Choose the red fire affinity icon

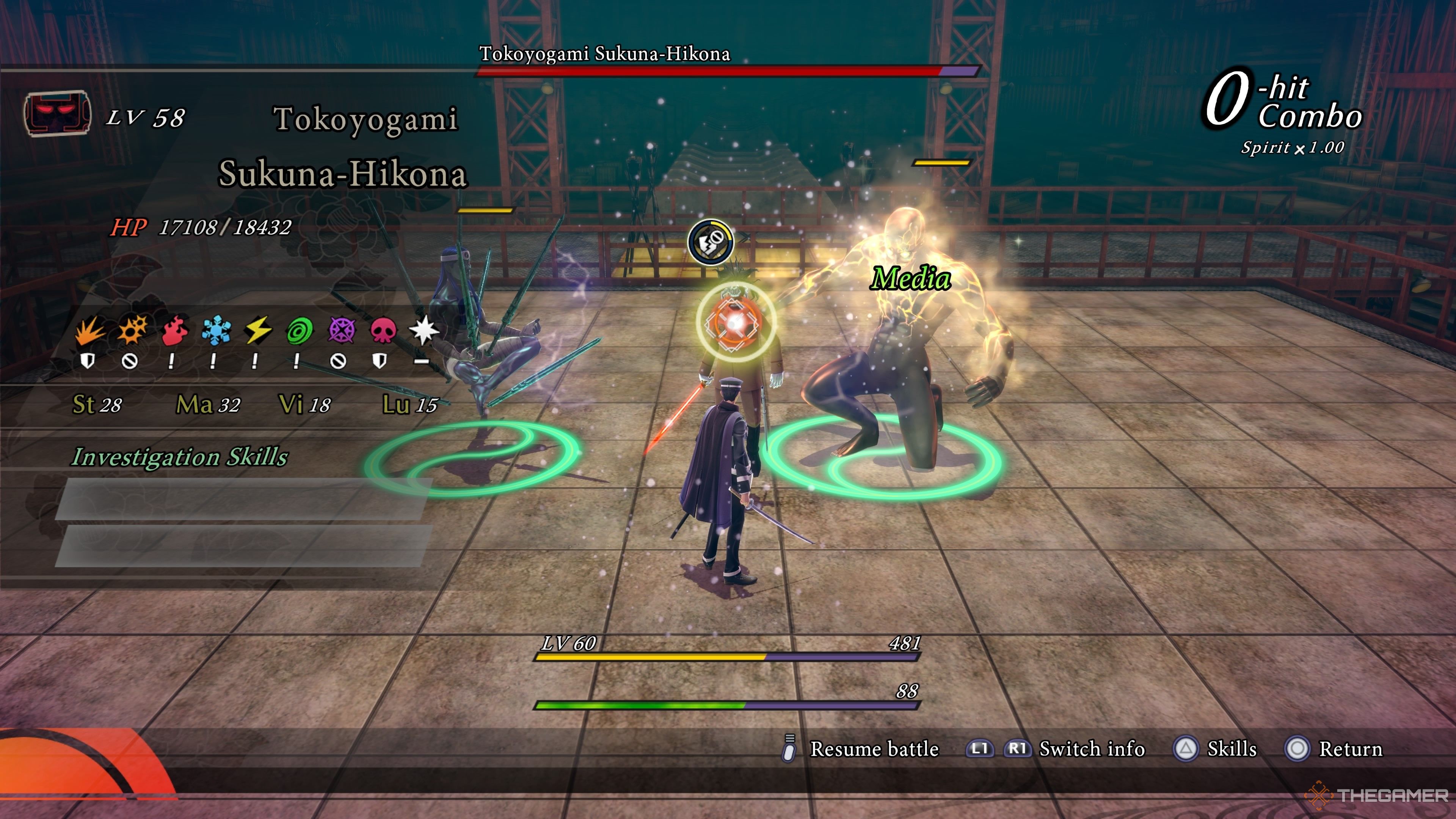pyautogui.click(x=174, y=330)
